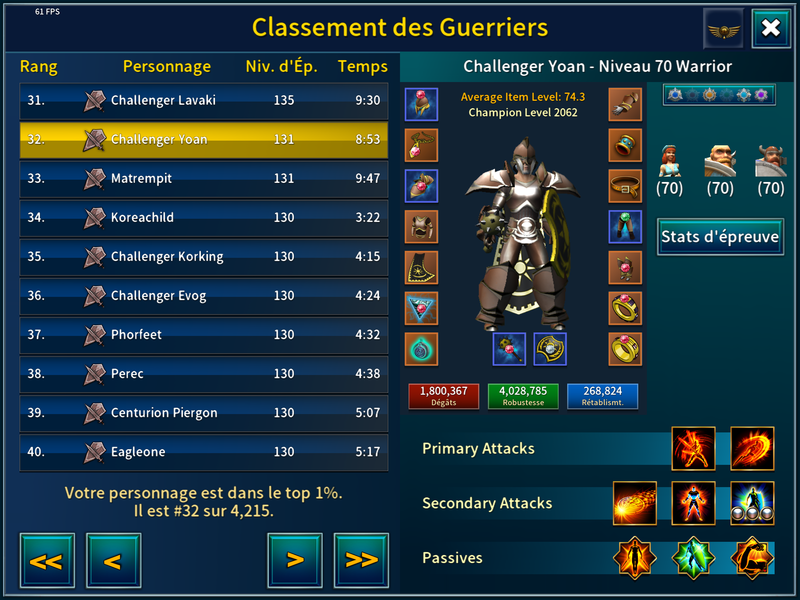The height and width of the screenshot is (600, 800).
Task: Select Challenger Lavaki's ranking row
Action: point(204,100)
